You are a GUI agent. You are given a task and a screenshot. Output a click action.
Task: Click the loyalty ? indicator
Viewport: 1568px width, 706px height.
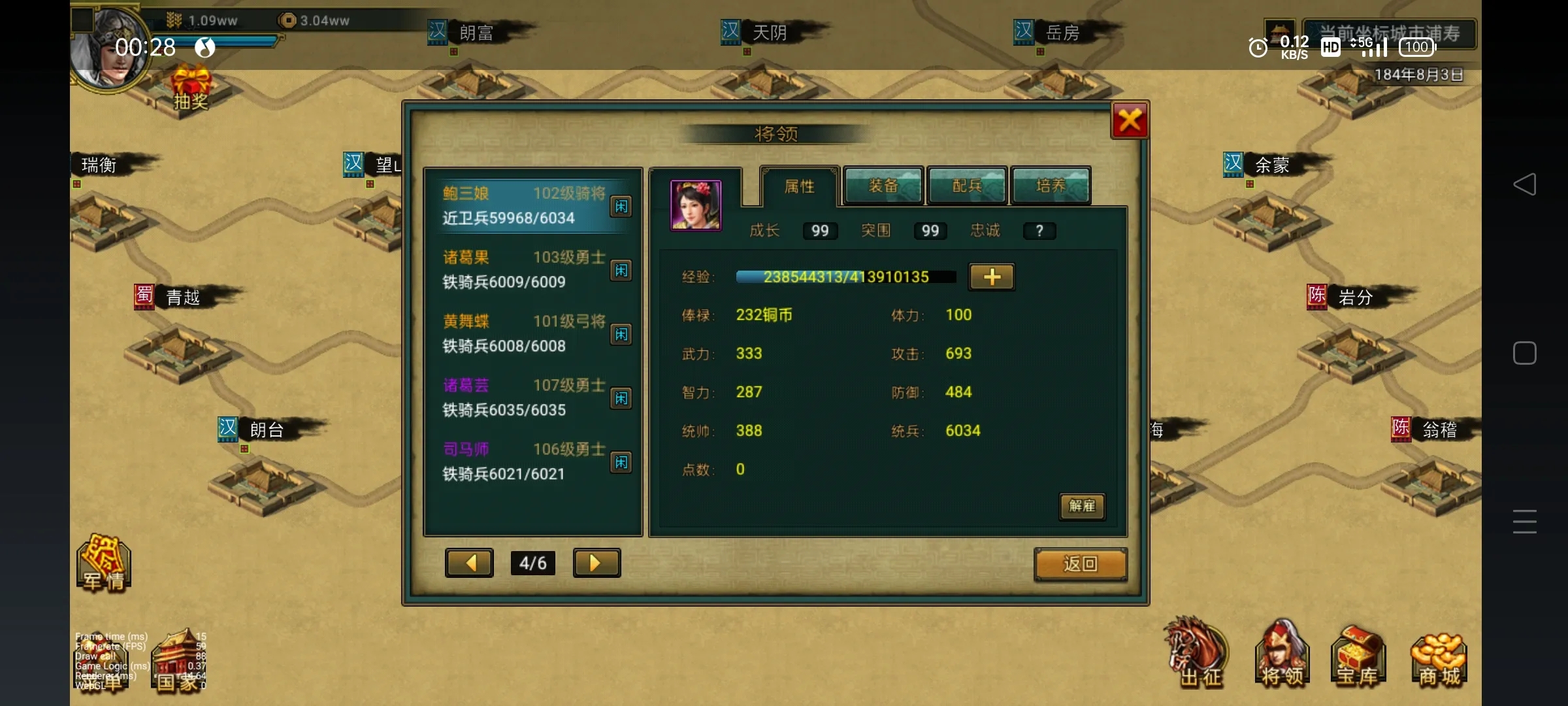(1039, 230)
